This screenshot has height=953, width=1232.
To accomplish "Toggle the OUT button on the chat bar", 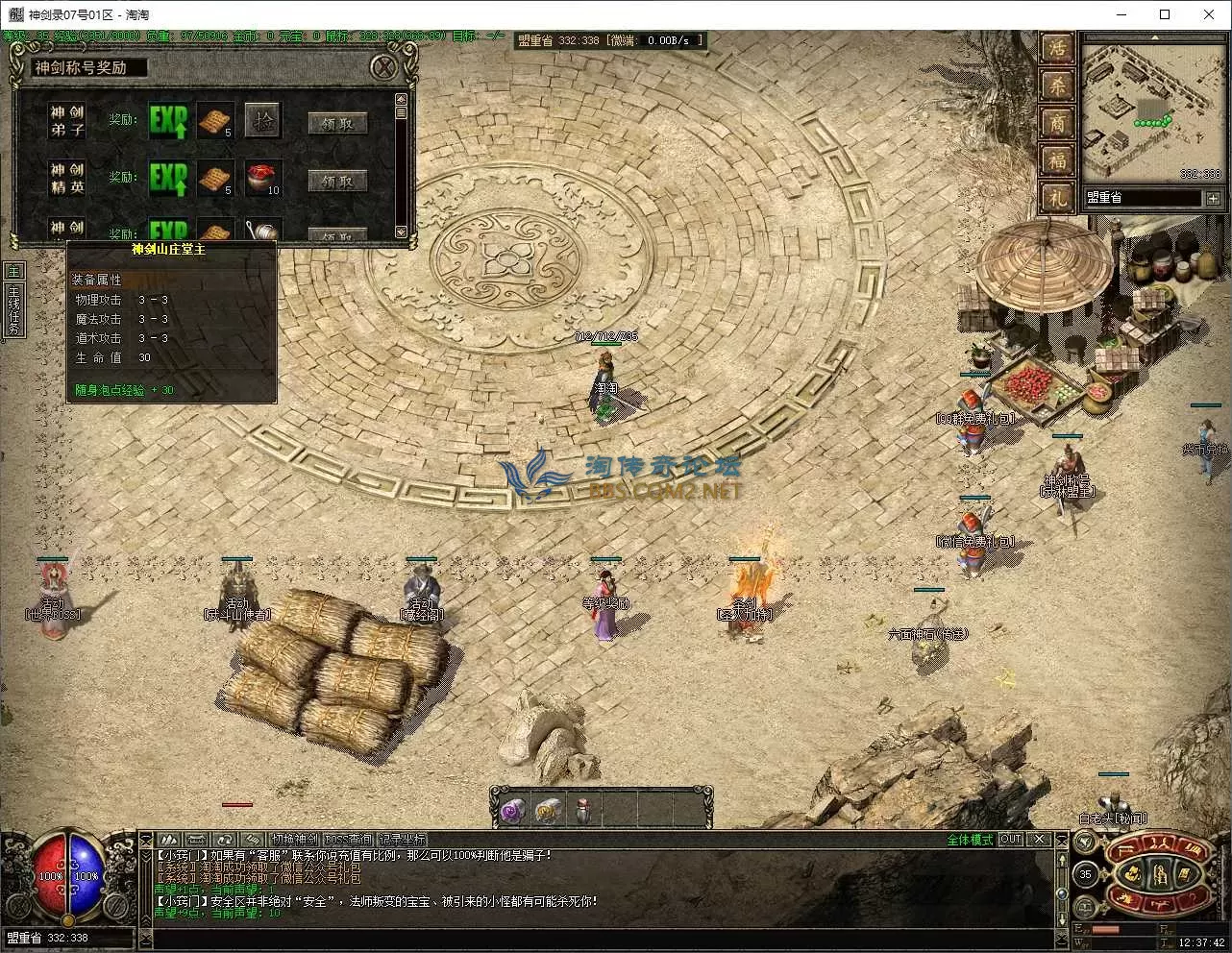I will (1011, 840).
